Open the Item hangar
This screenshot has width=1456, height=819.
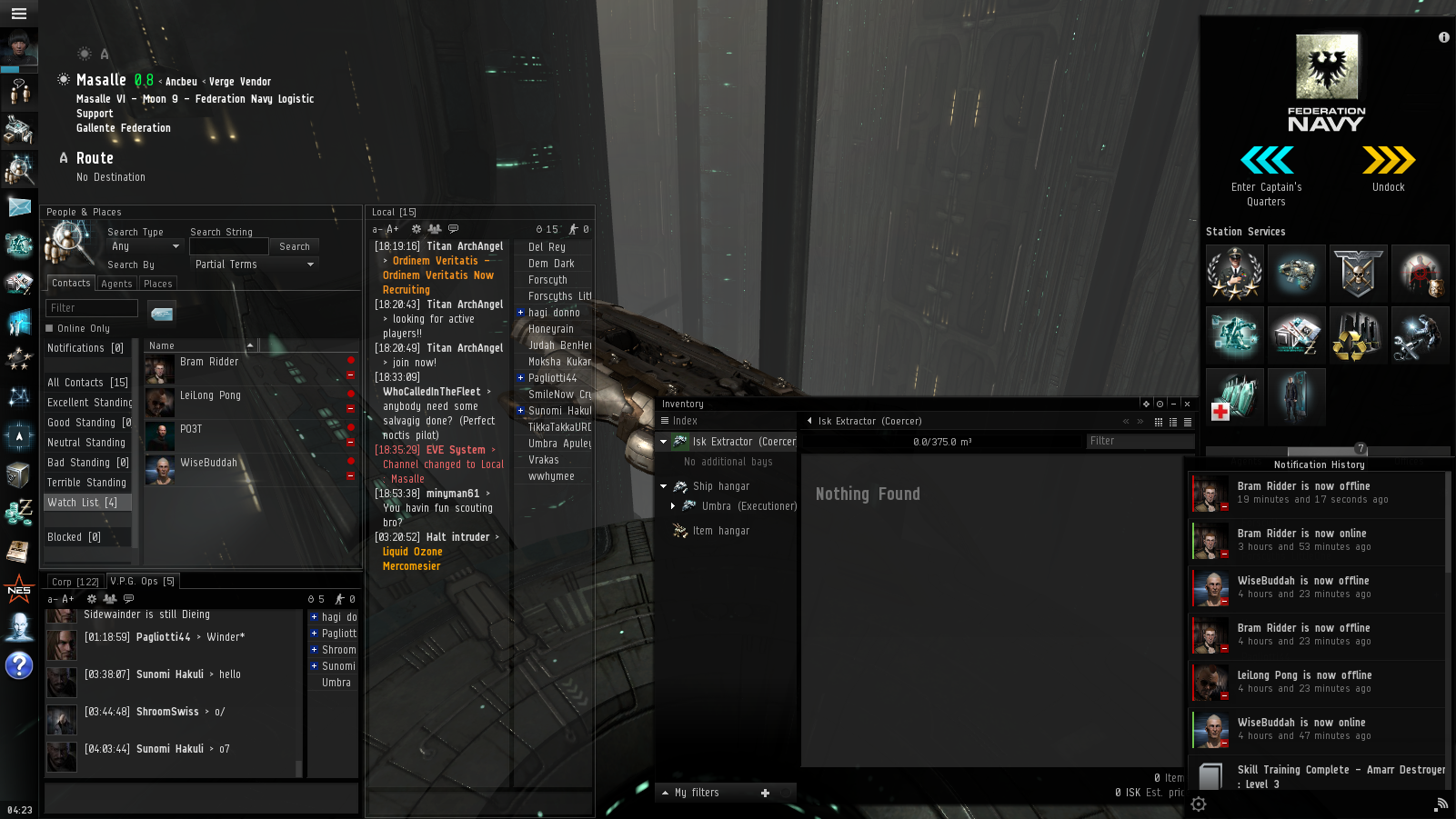[721, 531]
